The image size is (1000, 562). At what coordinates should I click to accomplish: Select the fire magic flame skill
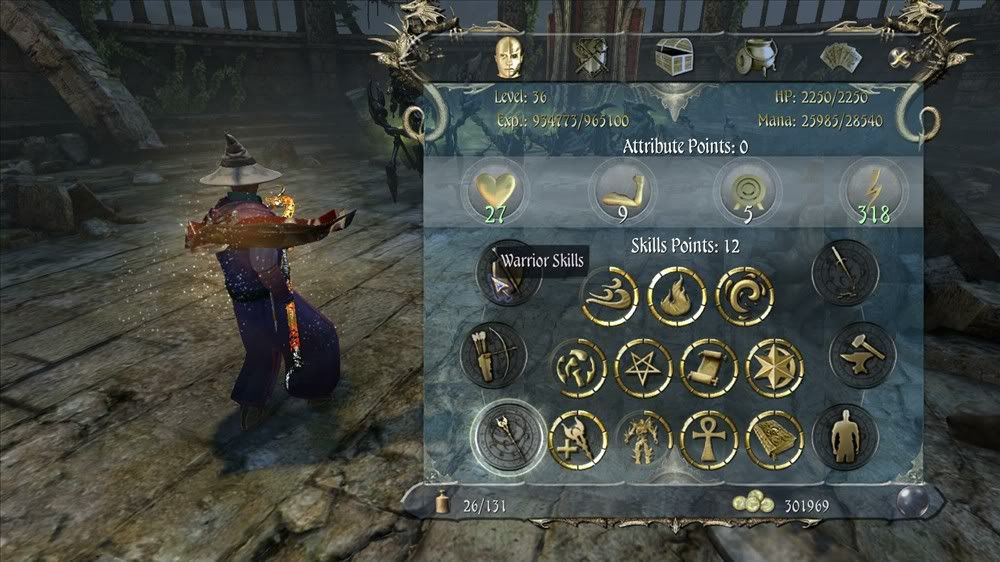[677, 297]
